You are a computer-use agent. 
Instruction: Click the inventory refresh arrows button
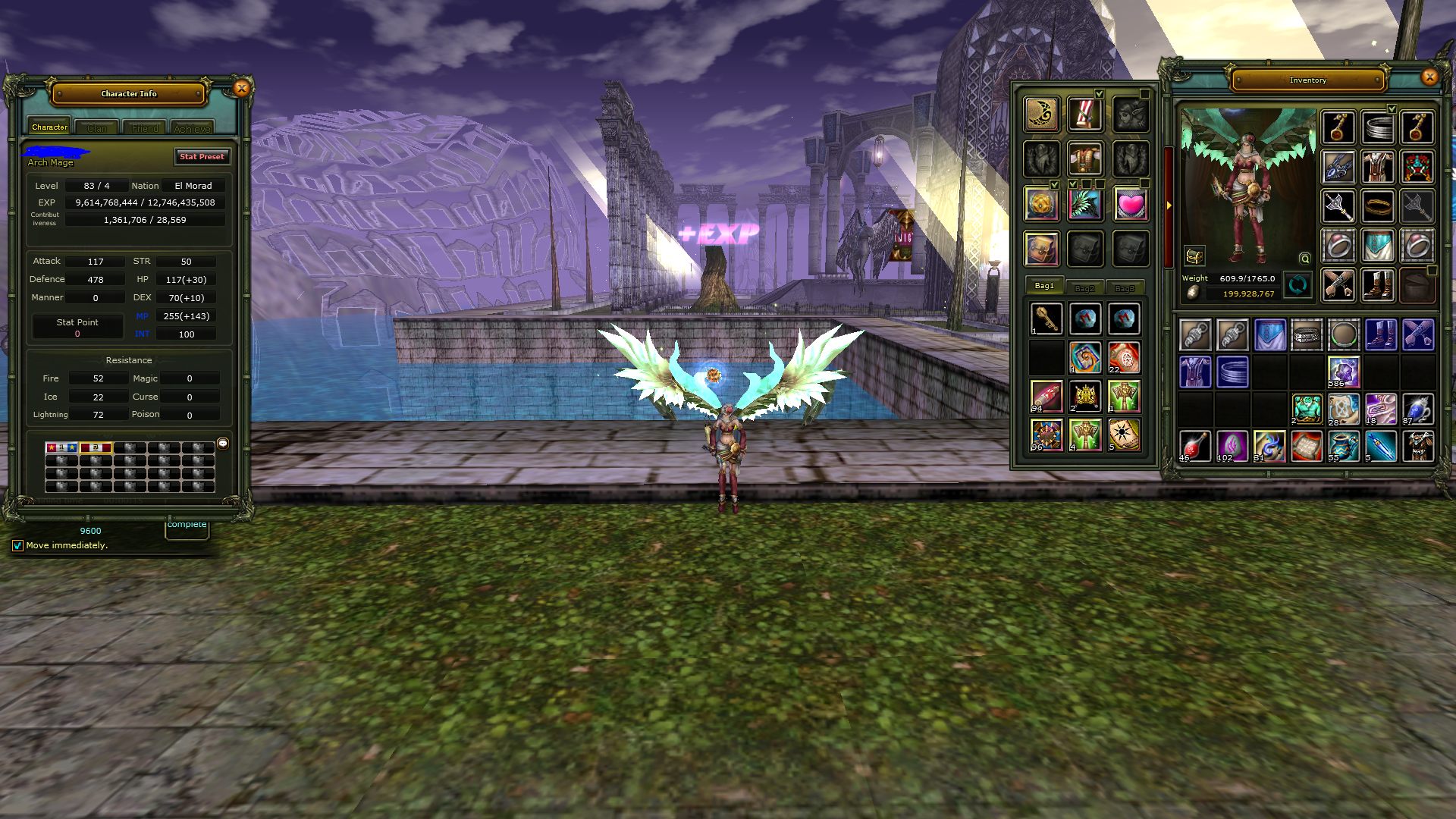(1298, 285)
